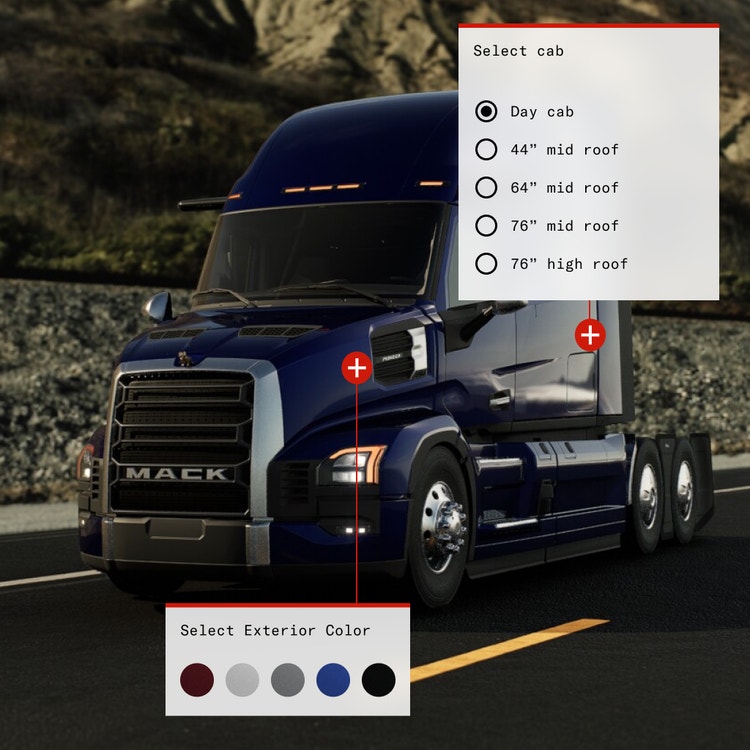
Task: Open the plus hotspot under cab panel
Action: 590,335
